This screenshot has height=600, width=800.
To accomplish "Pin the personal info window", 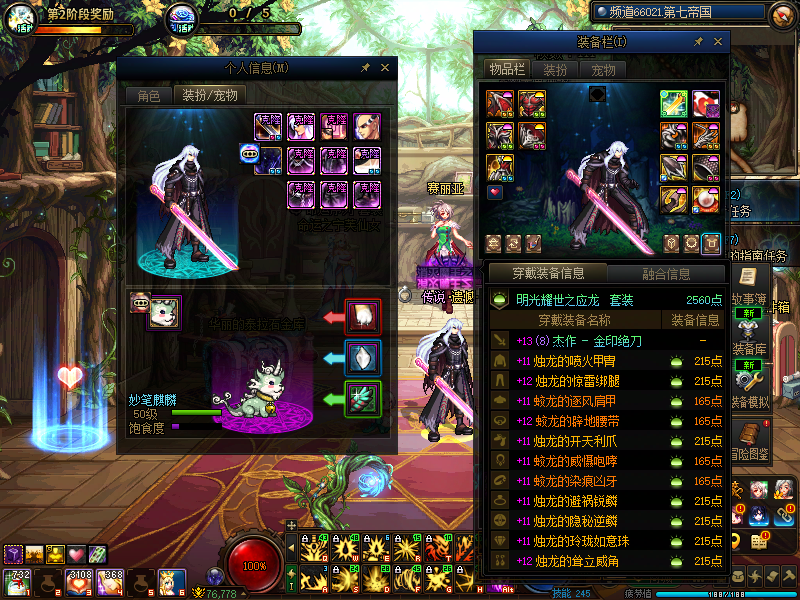I will (x=366, y=68).
